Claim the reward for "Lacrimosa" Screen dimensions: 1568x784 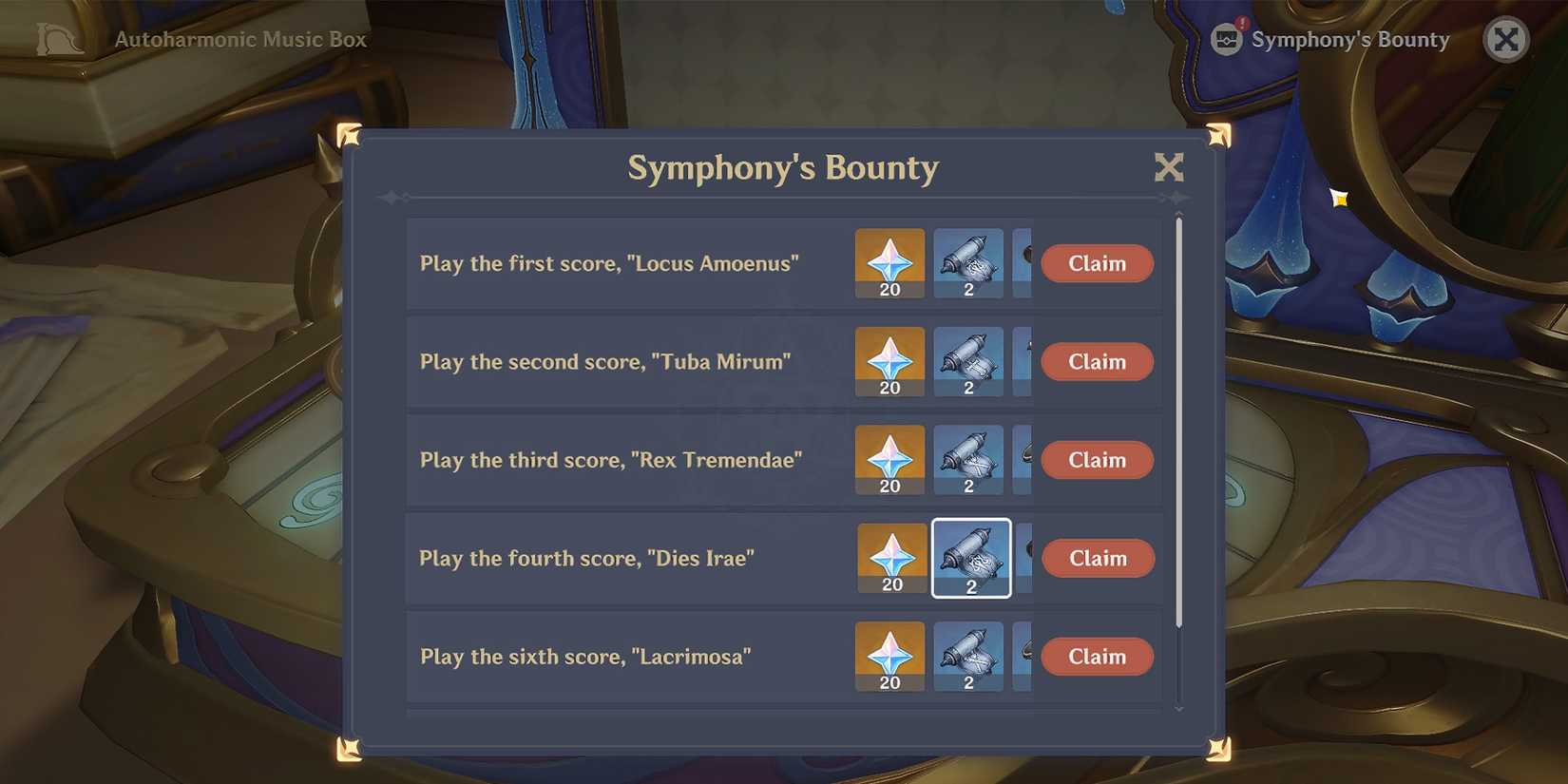1096,656
